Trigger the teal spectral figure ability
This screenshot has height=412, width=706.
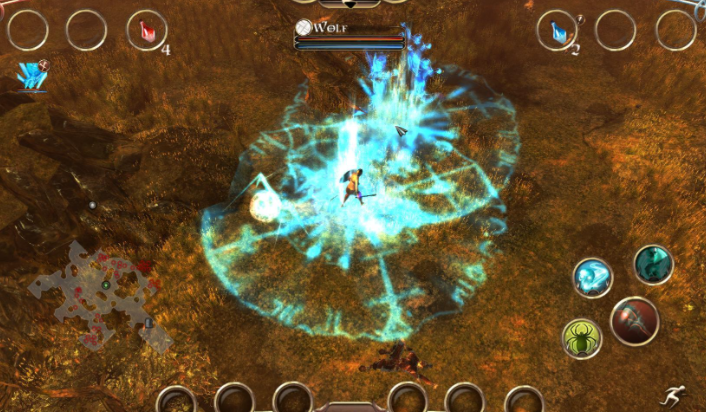[653, 264]
